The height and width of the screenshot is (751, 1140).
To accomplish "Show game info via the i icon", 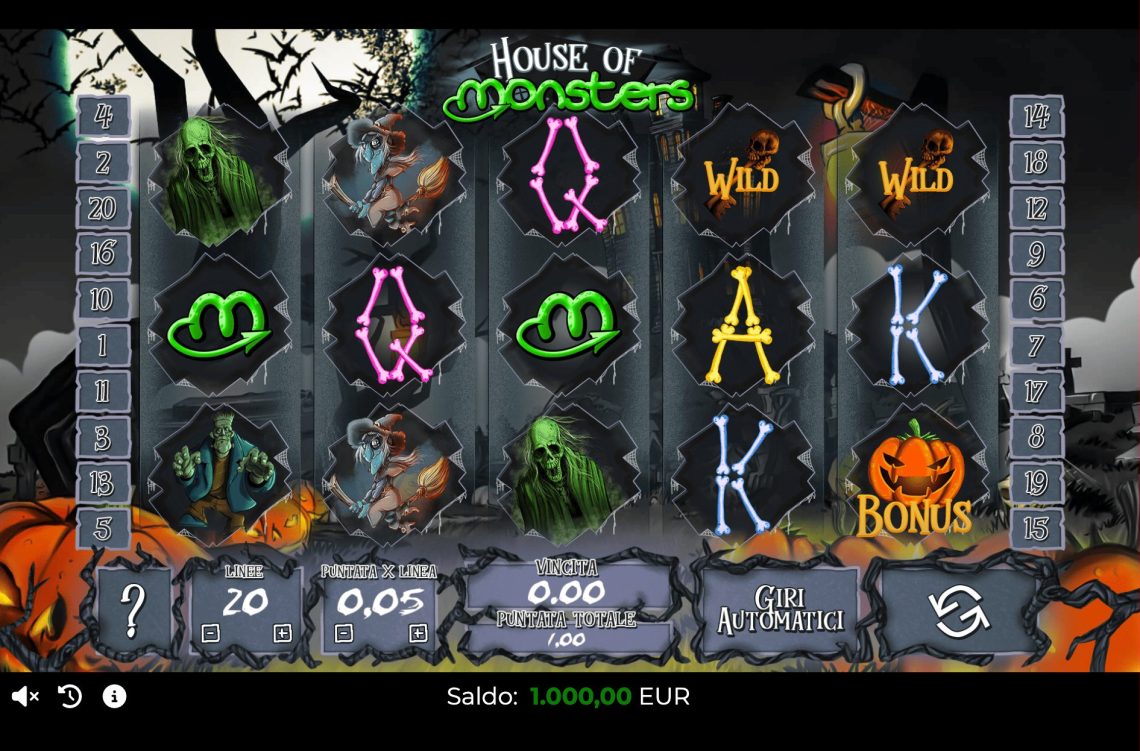I will pos(115,696).
